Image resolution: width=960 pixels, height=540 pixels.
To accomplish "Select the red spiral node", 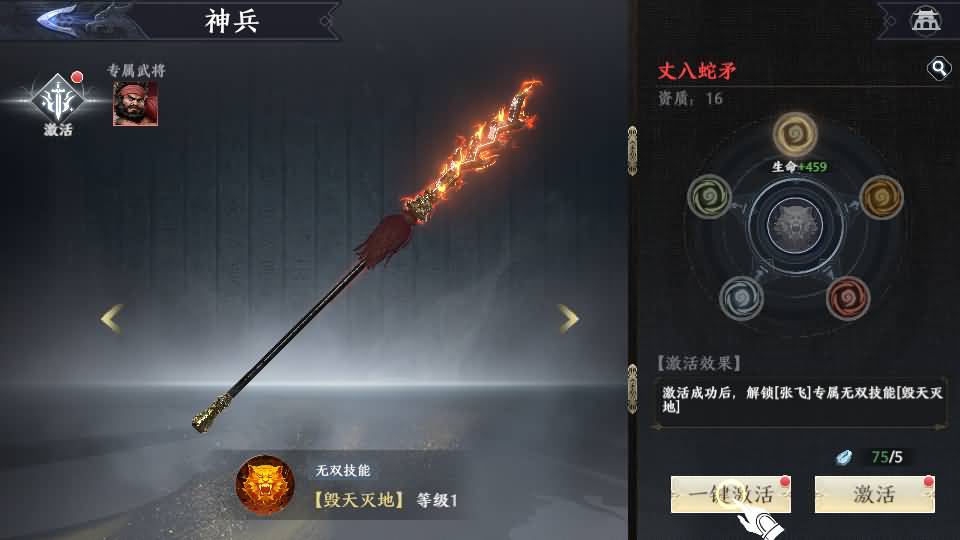I will [x=848, y=297].
